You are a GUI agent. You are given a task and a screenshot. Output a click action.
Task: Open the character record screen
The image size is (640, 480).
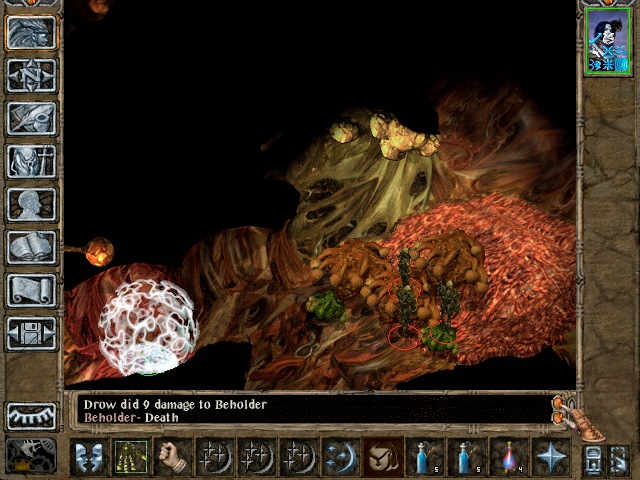tap(31, 204)
